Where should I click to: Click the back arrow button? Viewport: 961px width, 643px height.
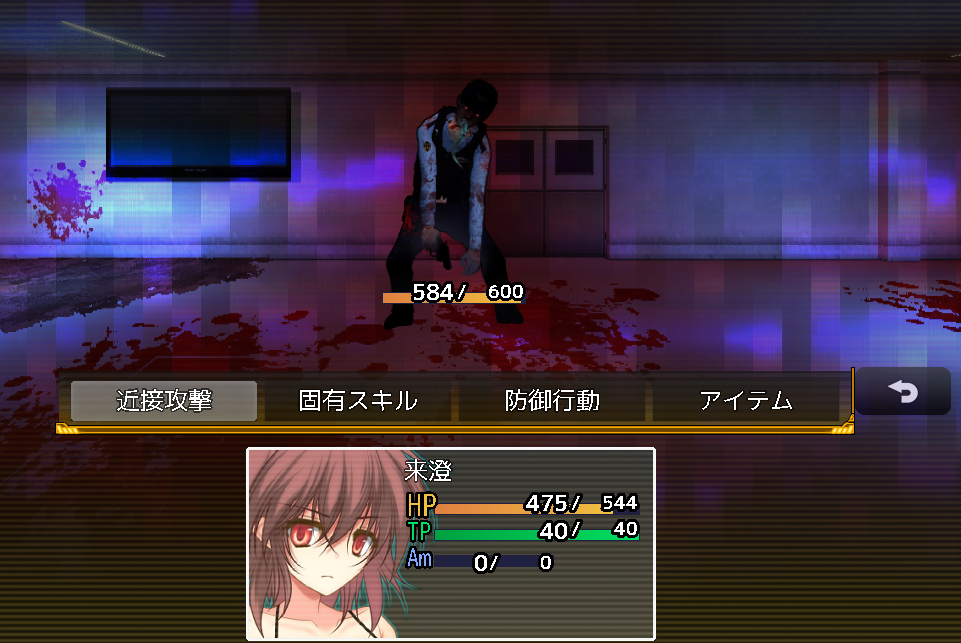coord(903,392)
